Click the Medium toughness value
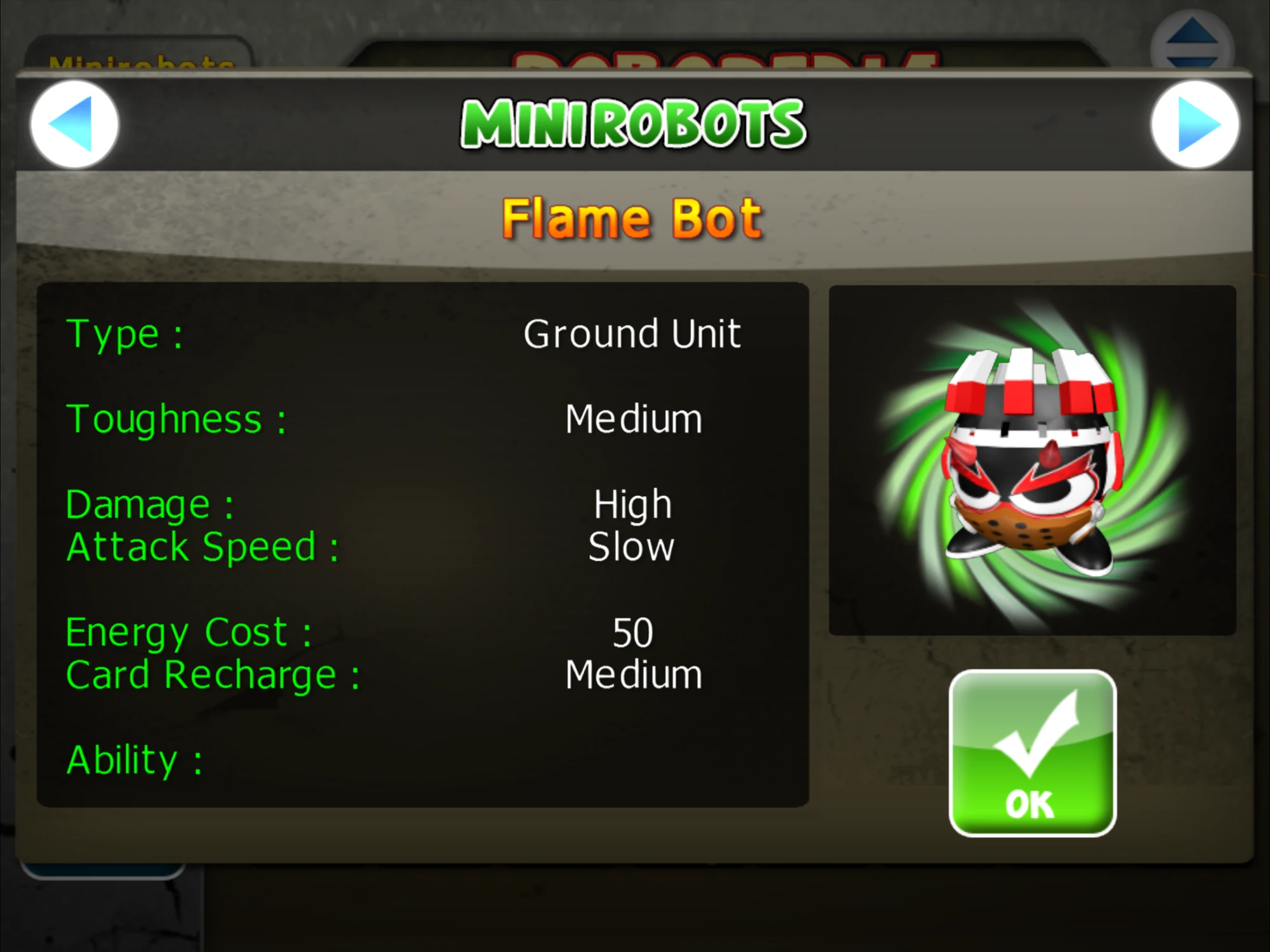 click(x=633, y=418)
